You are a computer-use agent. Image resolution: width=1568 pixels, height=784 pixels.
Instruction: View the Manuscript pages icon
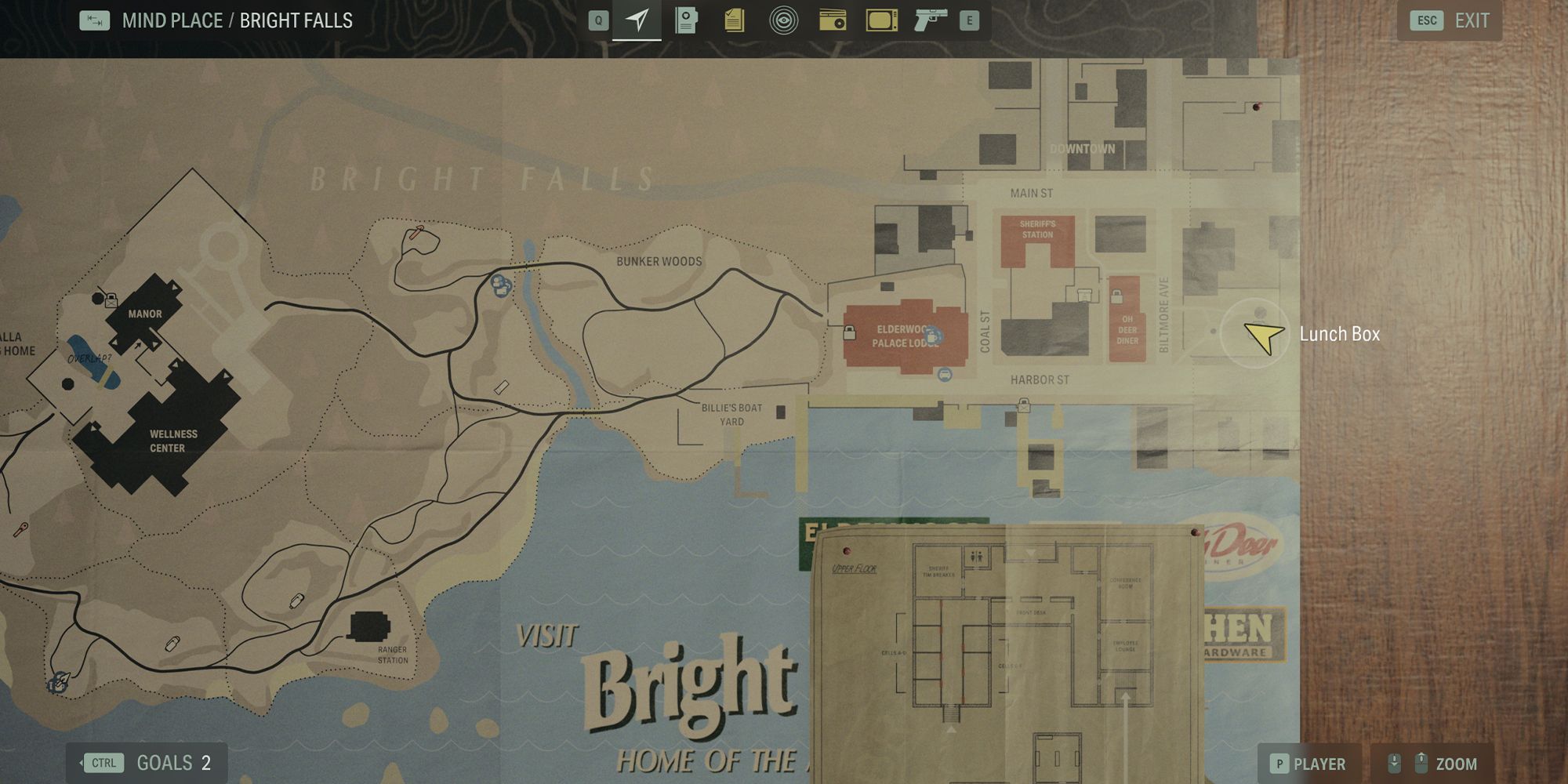coord(734,20)
